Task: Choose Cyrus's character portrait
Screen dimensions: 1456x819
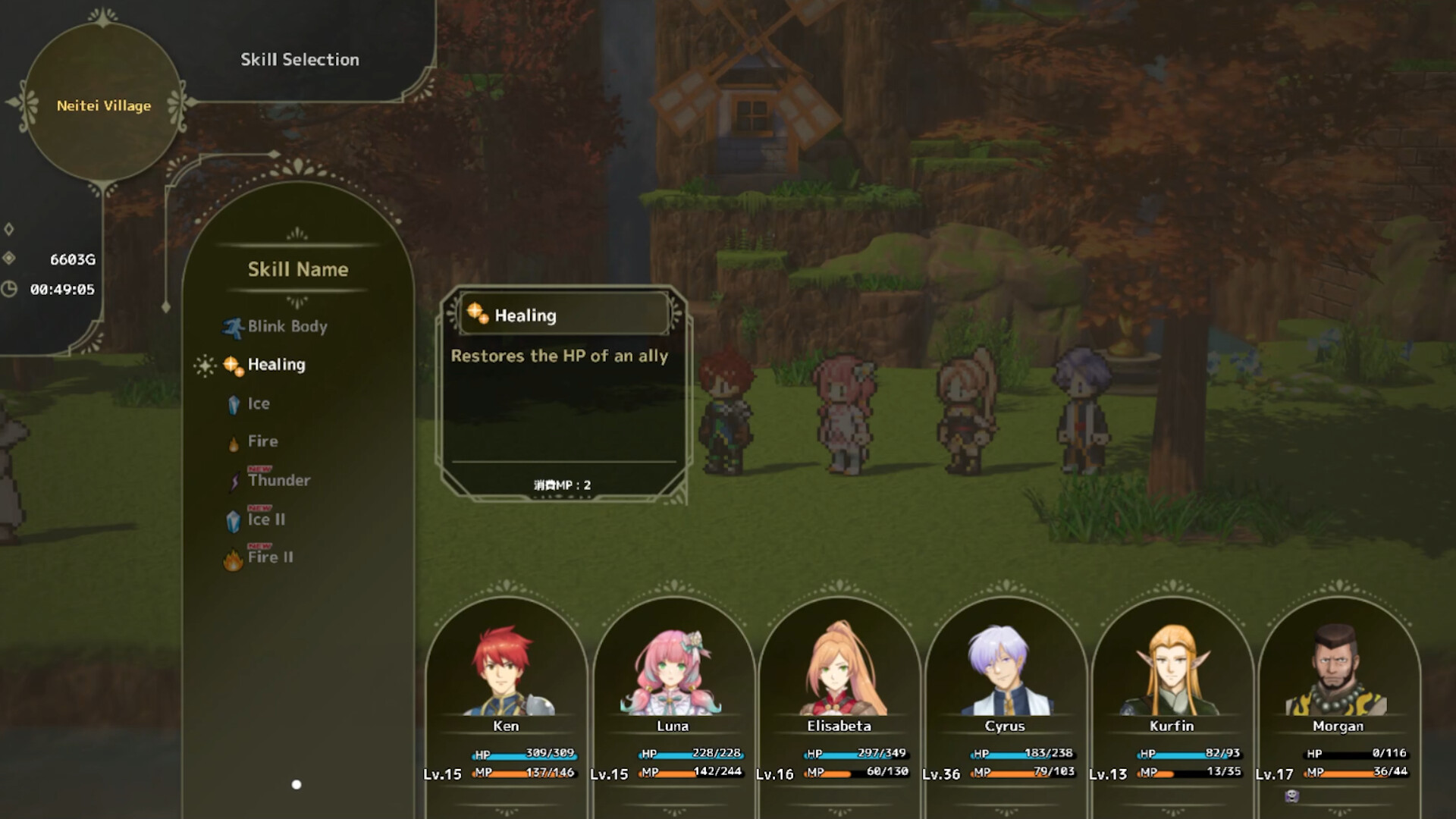Action: tap(1006, 667)
